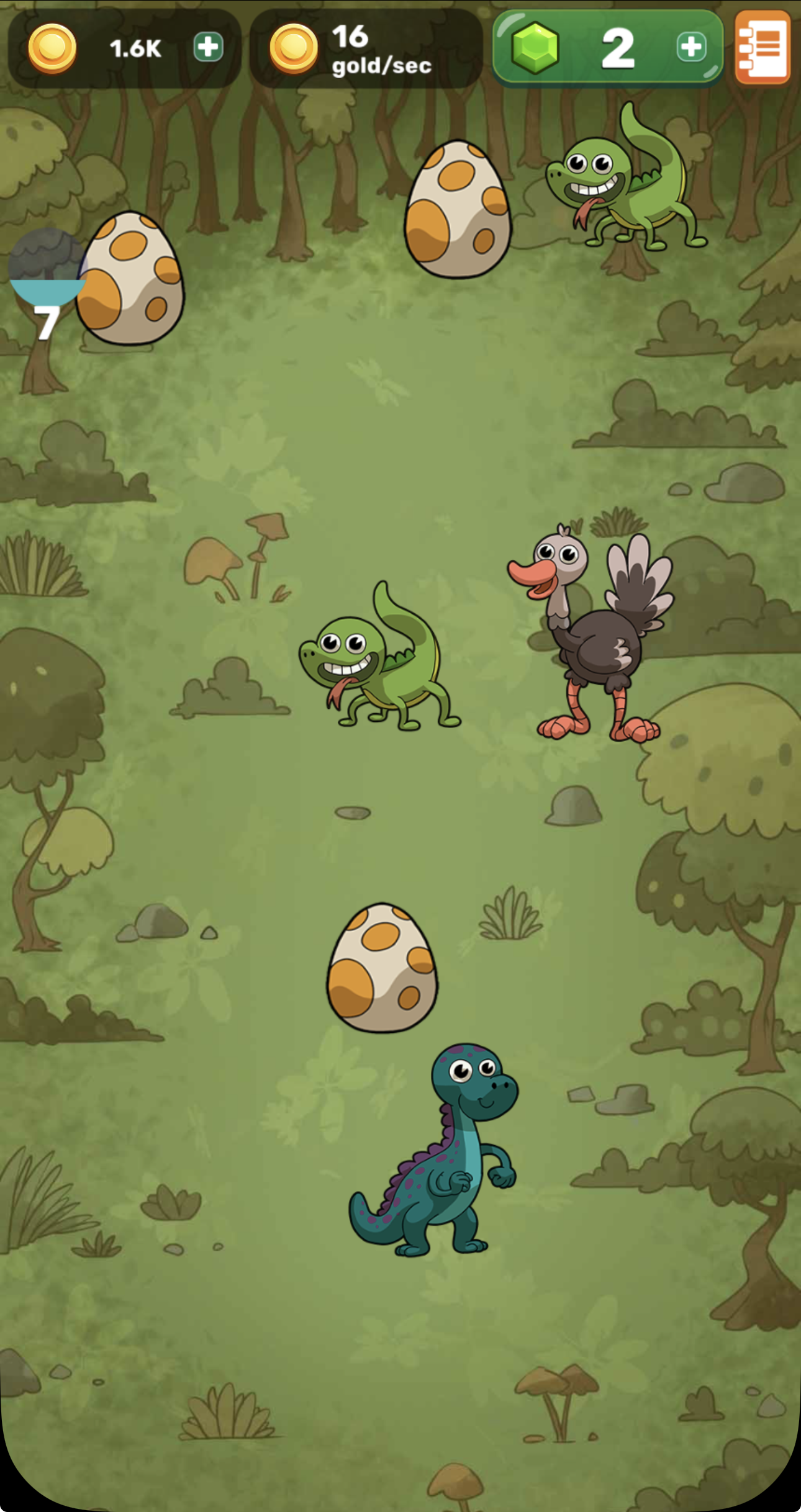Tap the gem count showing 2
Viewport: 801px width, 1512px height.
pos(618,50)
